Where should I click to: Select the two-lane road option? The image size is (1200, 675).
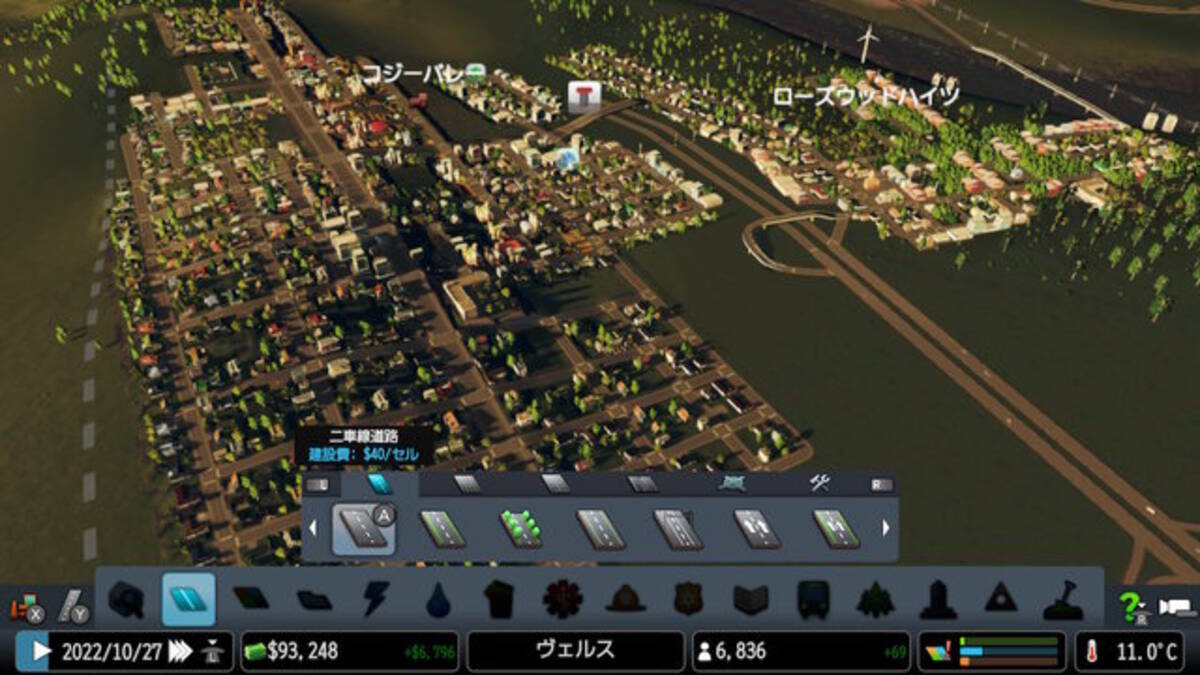coord(362,529)
